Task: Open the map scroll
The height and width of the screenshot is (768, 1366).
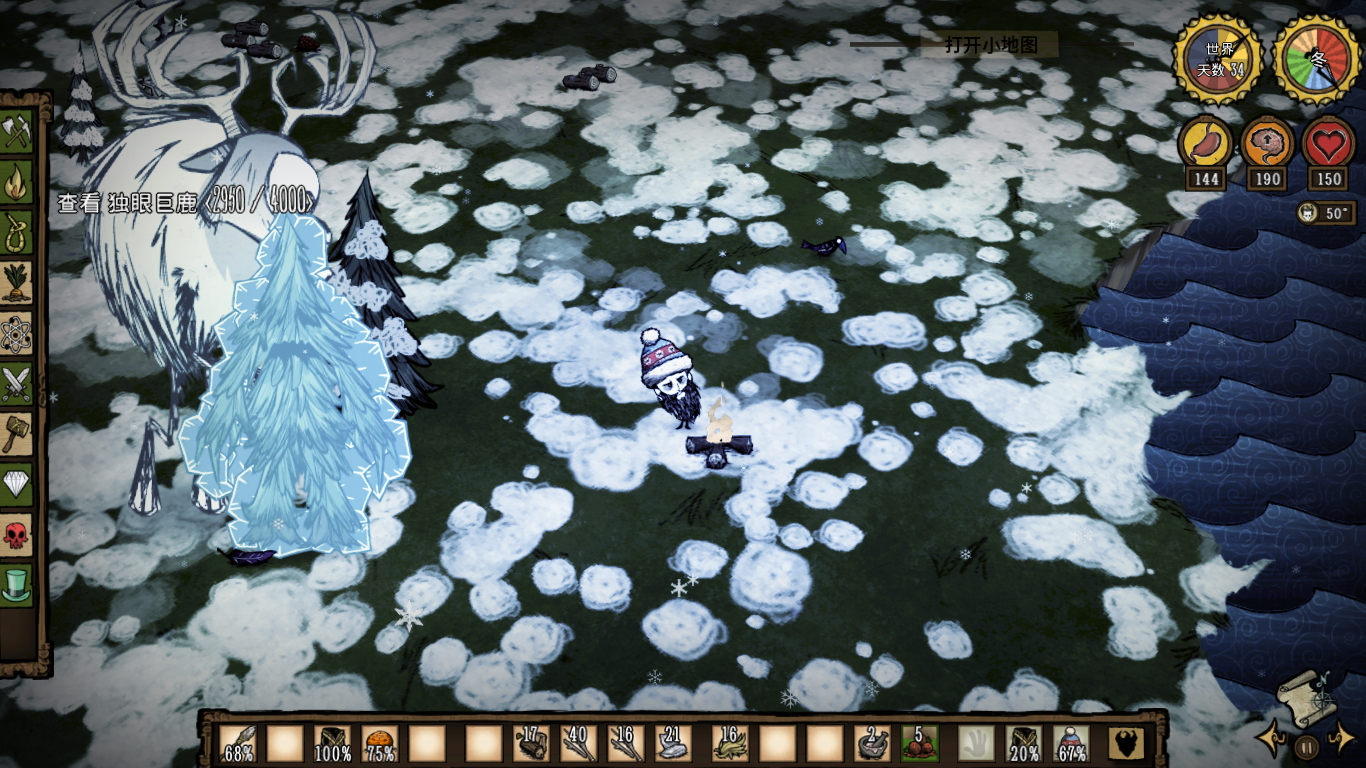Action: point(1305,695)
